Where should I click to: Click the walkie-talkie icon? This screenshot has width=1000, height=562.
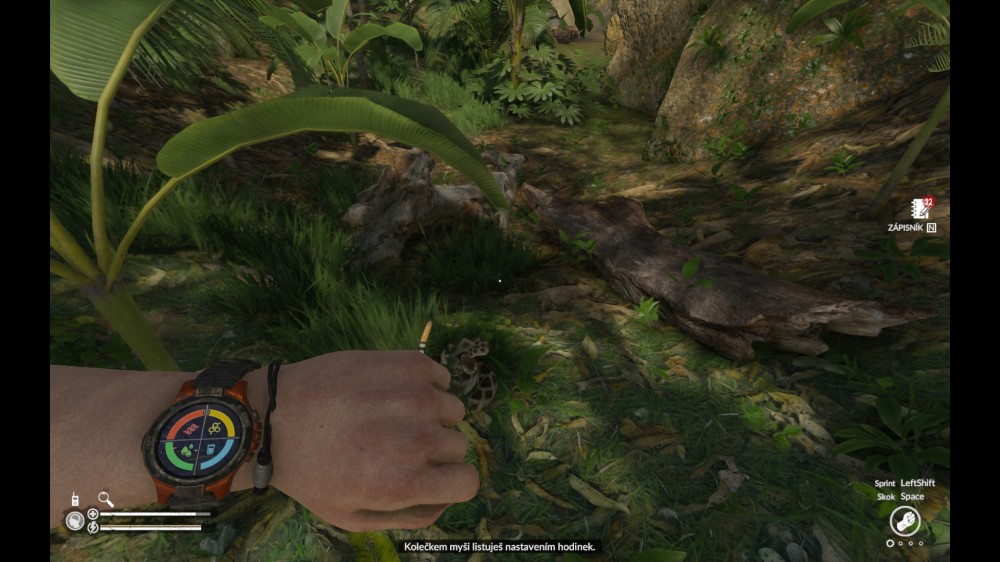[74, 498]
